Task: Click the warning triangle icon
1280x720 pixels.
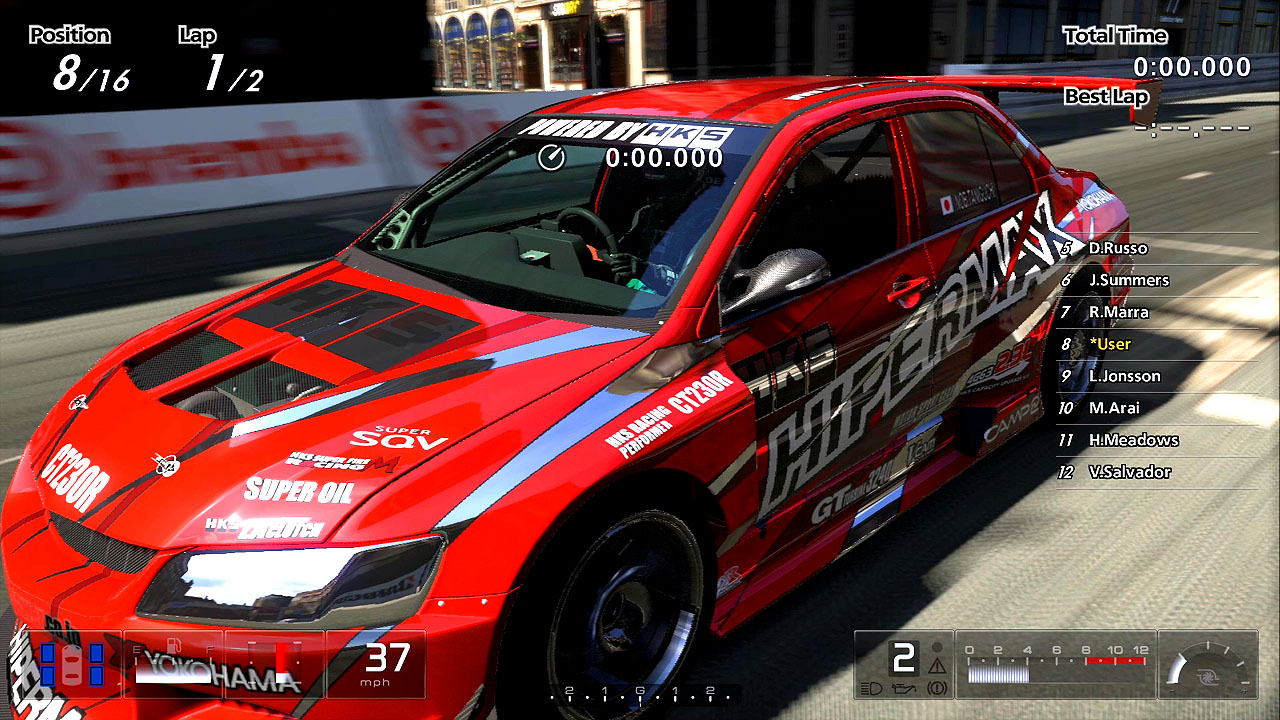Action: (937, 664)
